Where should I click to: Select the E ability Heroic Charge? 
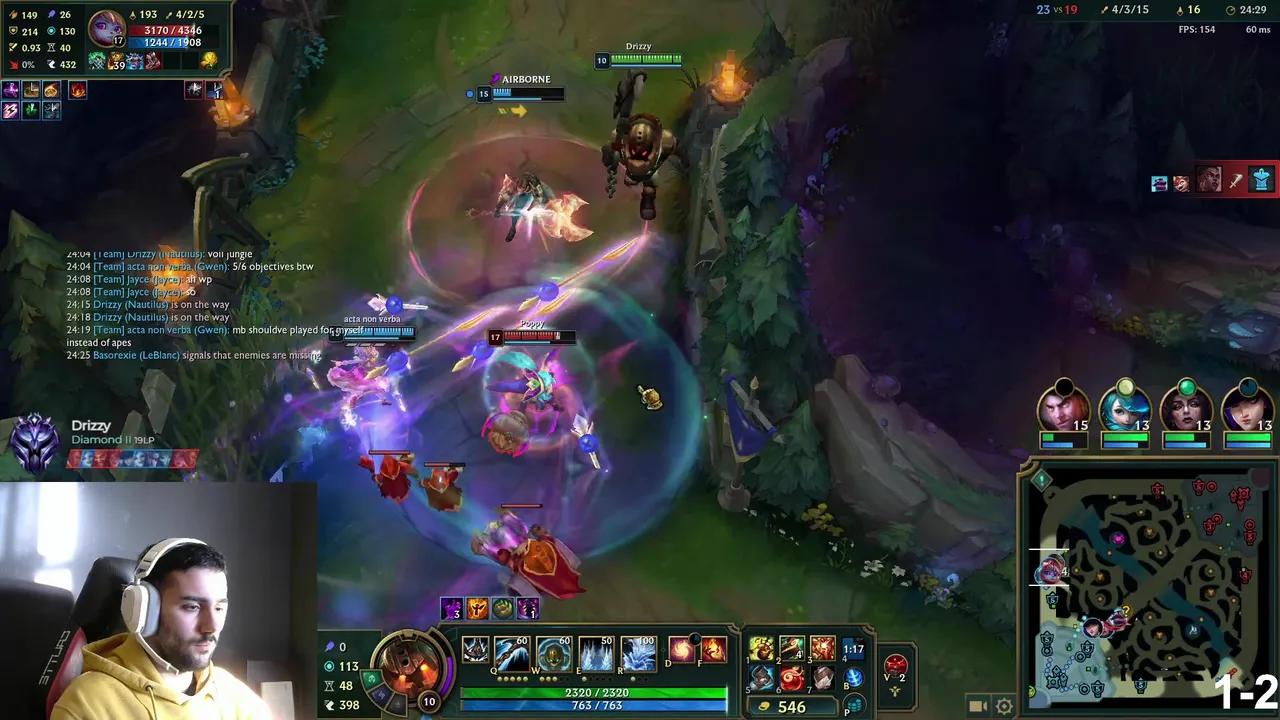[x=597, y=651]
